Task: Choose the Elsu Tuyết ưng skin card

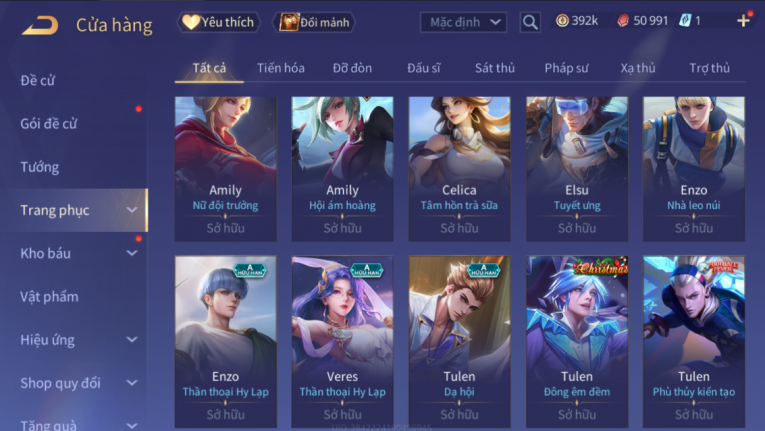Action: [576, 167]
